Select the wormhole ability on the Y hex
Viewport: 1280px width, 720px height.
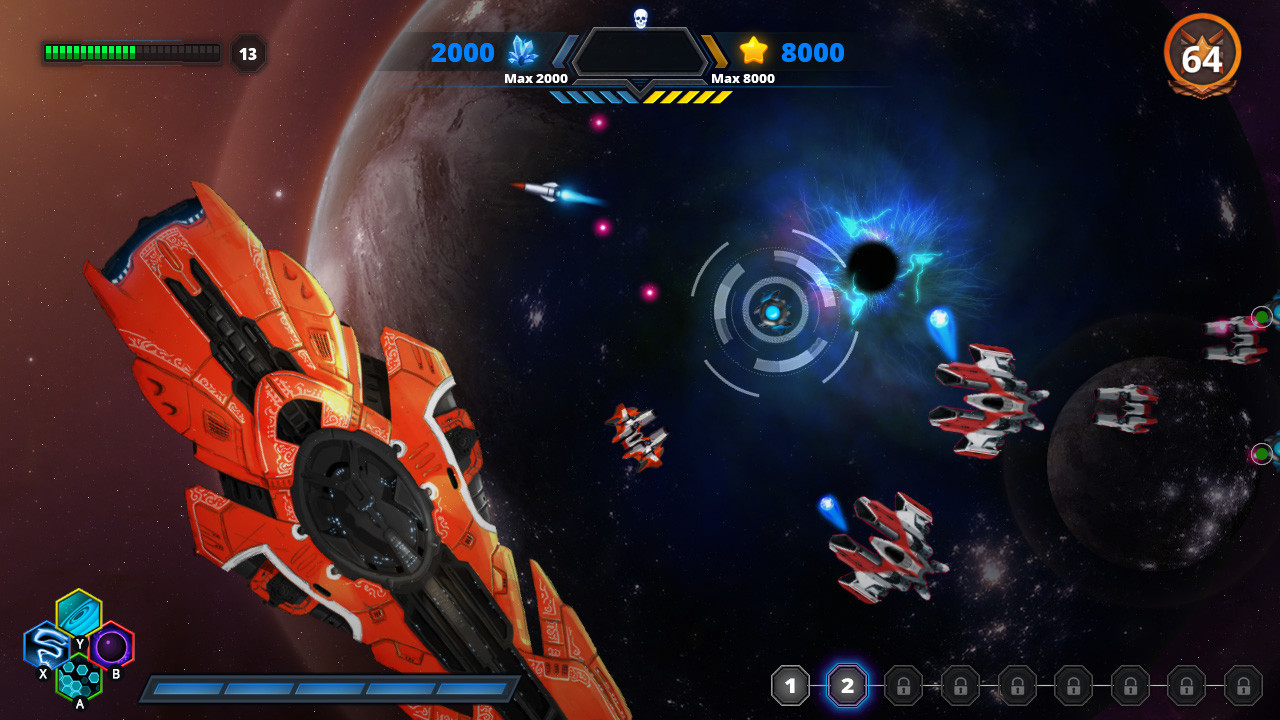[78, 615]
